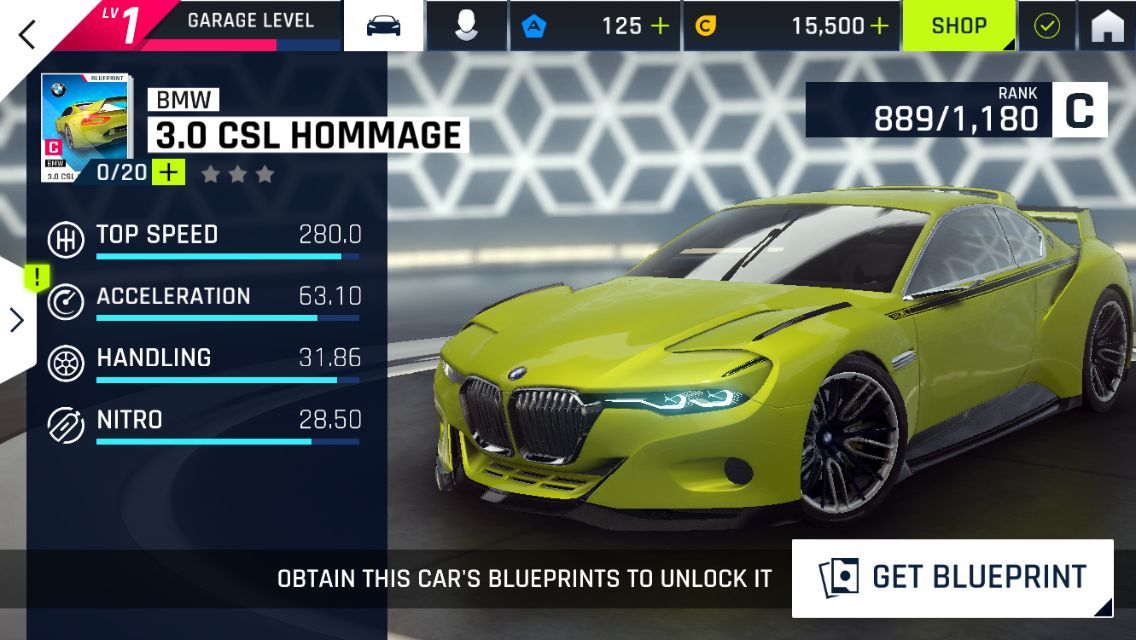Open the garage car tab
Viewport: 1136px width, 640px height.
(384, 26)
